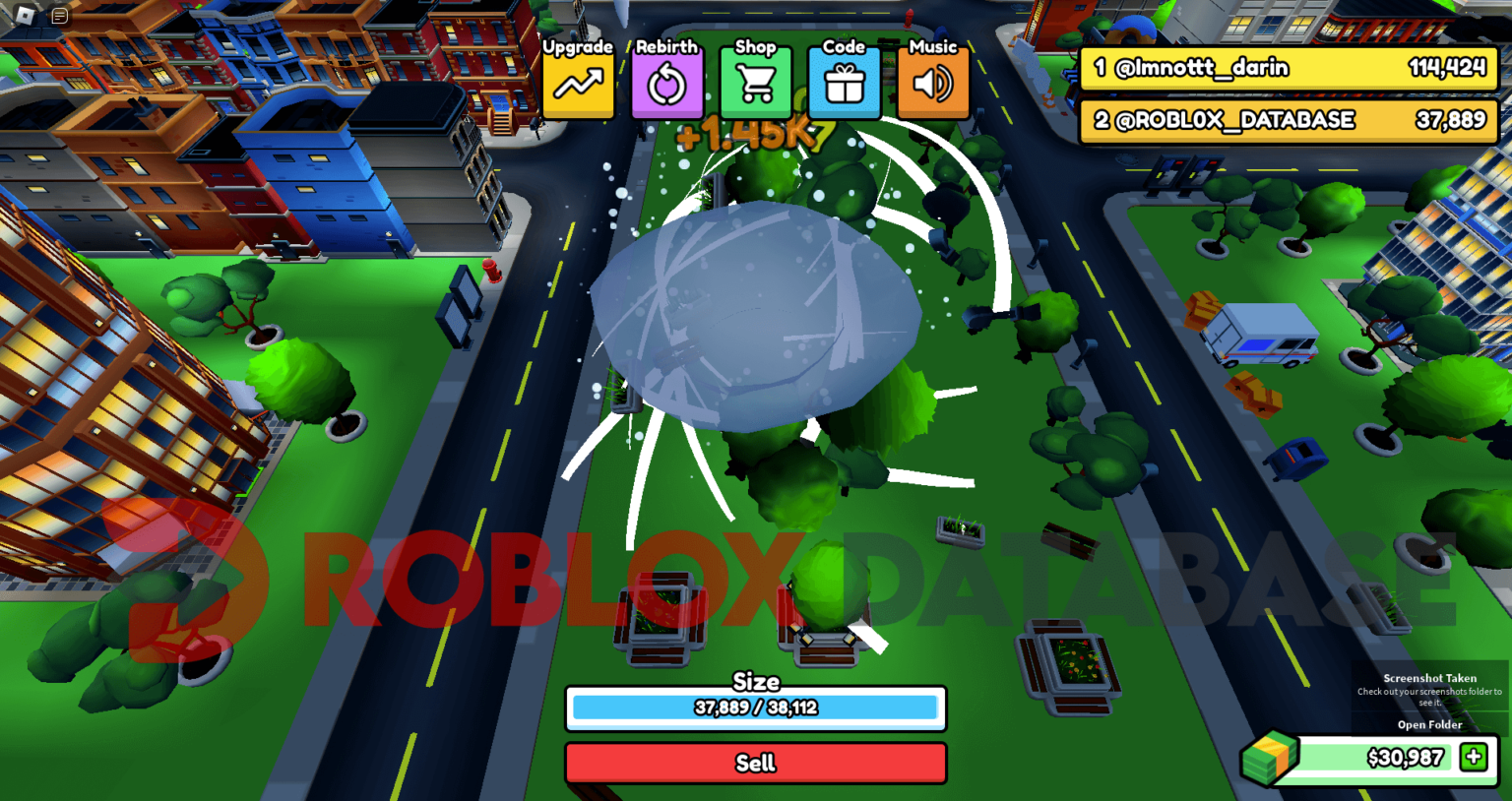Click the blue Size progress bar
Viewport: 1512px width, 801px height.
[x=755, y=708]
